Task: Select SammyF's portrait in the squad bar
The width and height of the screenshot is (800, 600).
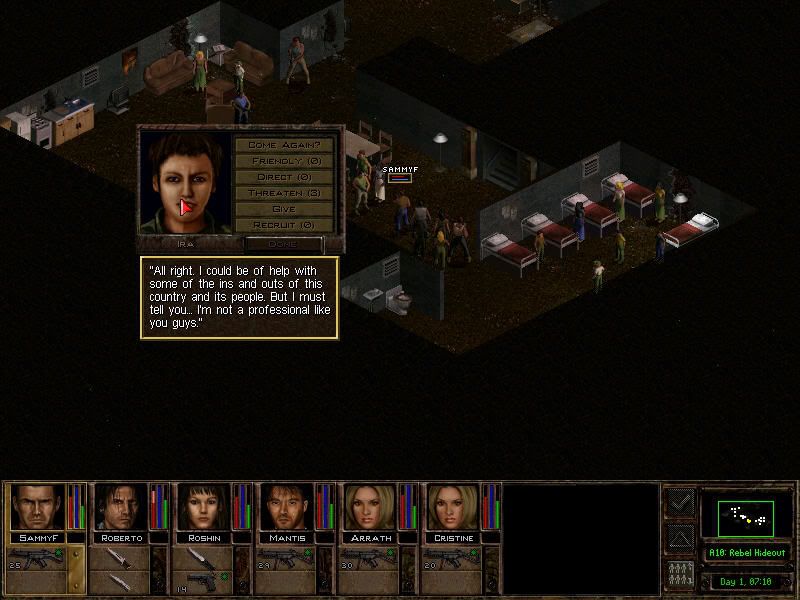Action: coord(38,506)
